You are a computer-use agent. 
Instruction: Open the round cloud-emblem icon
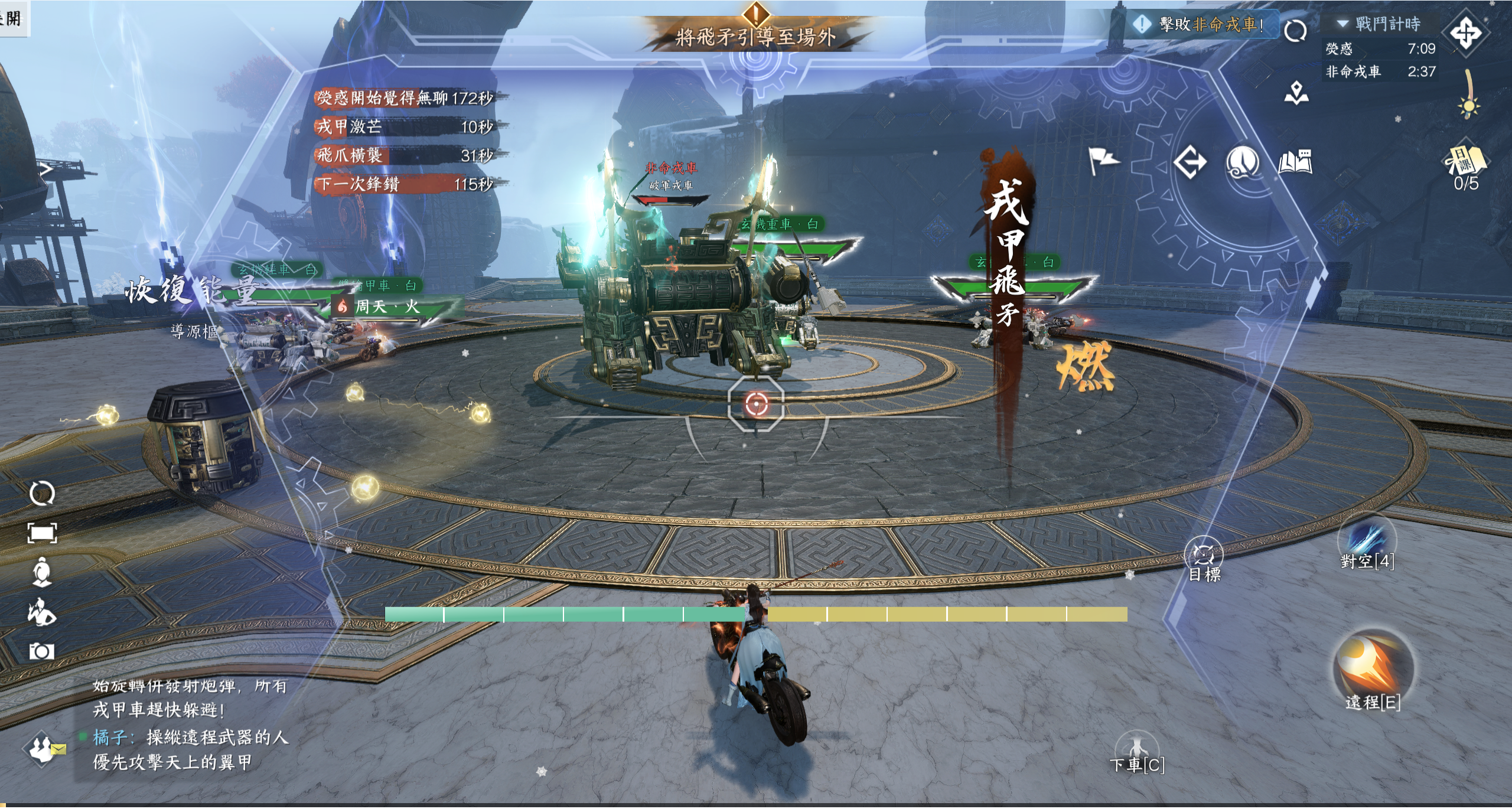[1242, 162]
